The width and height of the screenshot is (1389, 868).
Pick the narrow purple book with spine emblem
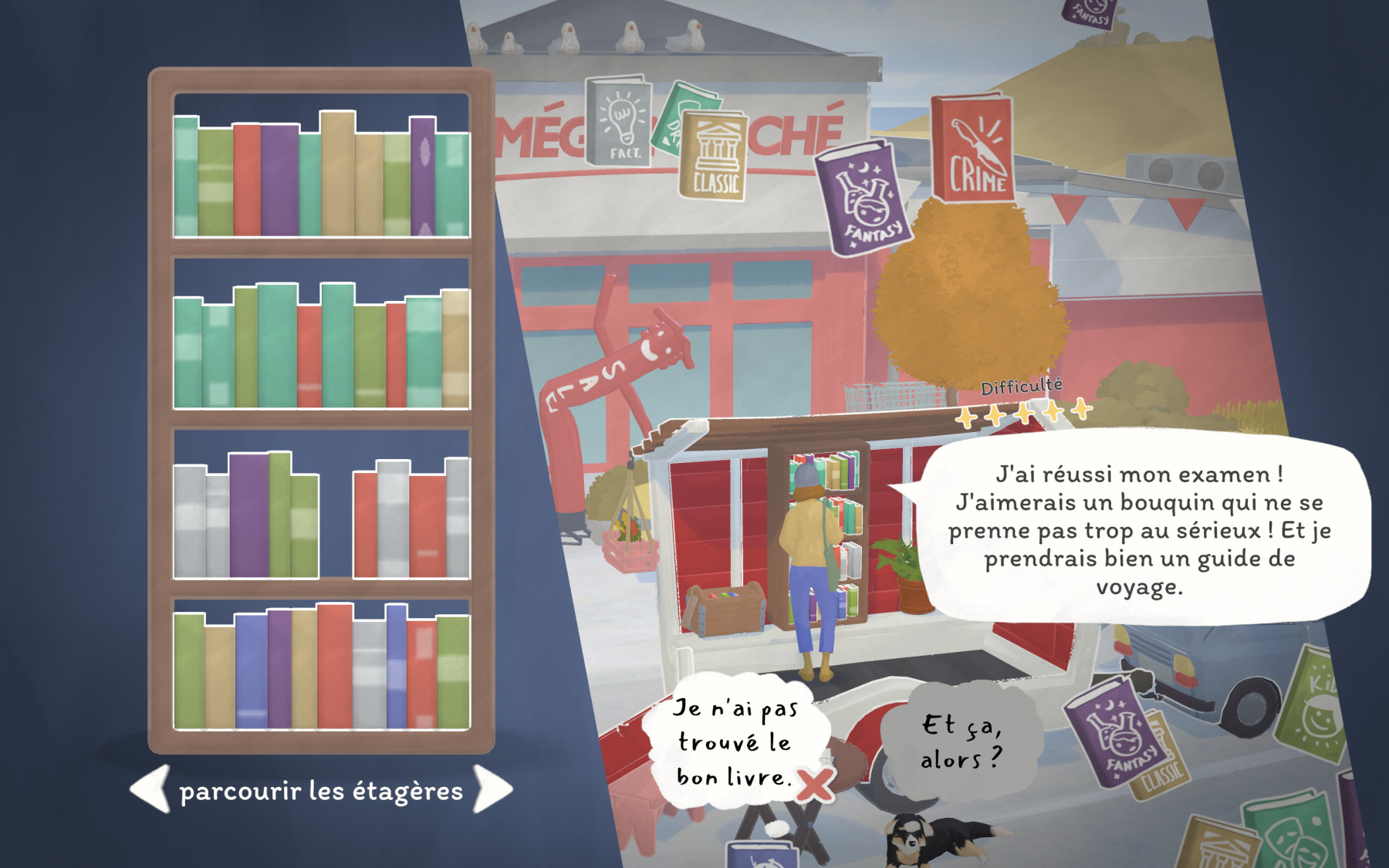click(x=422, y=176)
